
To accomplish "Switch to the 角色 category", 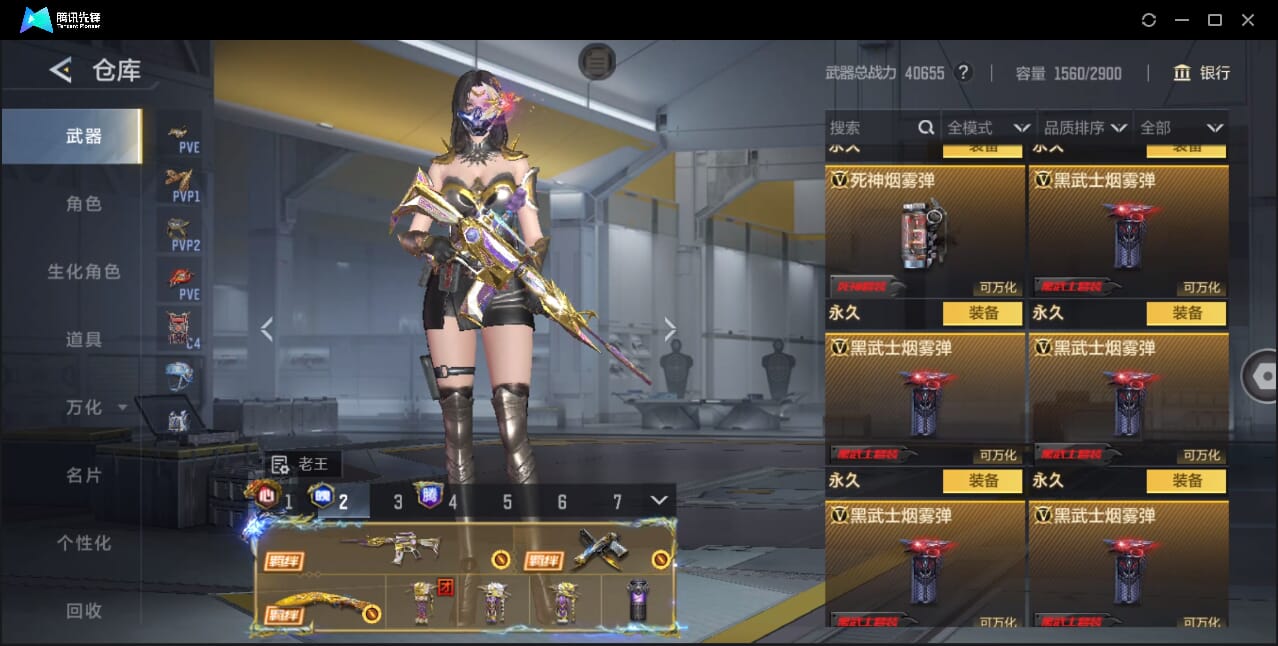I will coord(84,204).
